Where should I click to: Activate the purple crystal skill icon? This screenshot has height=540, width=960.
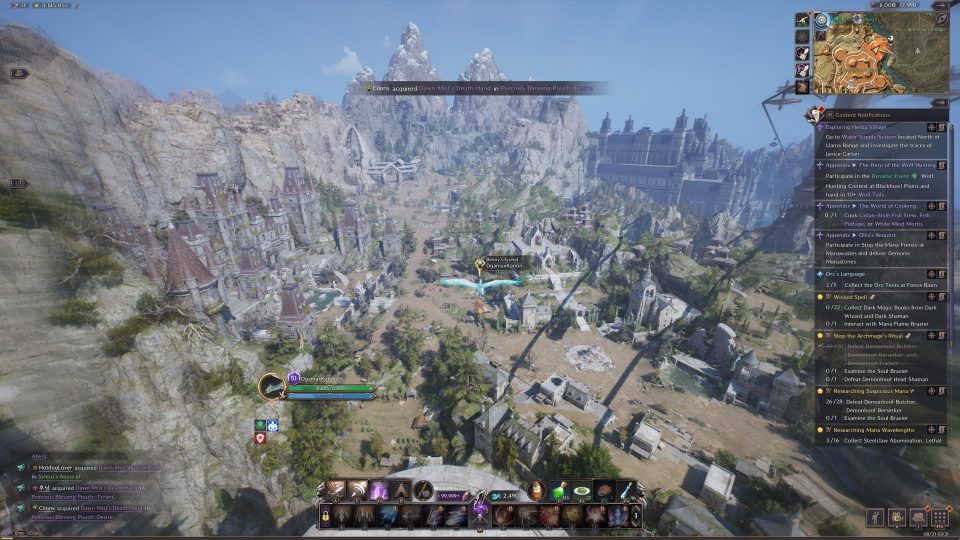point(380,490)
